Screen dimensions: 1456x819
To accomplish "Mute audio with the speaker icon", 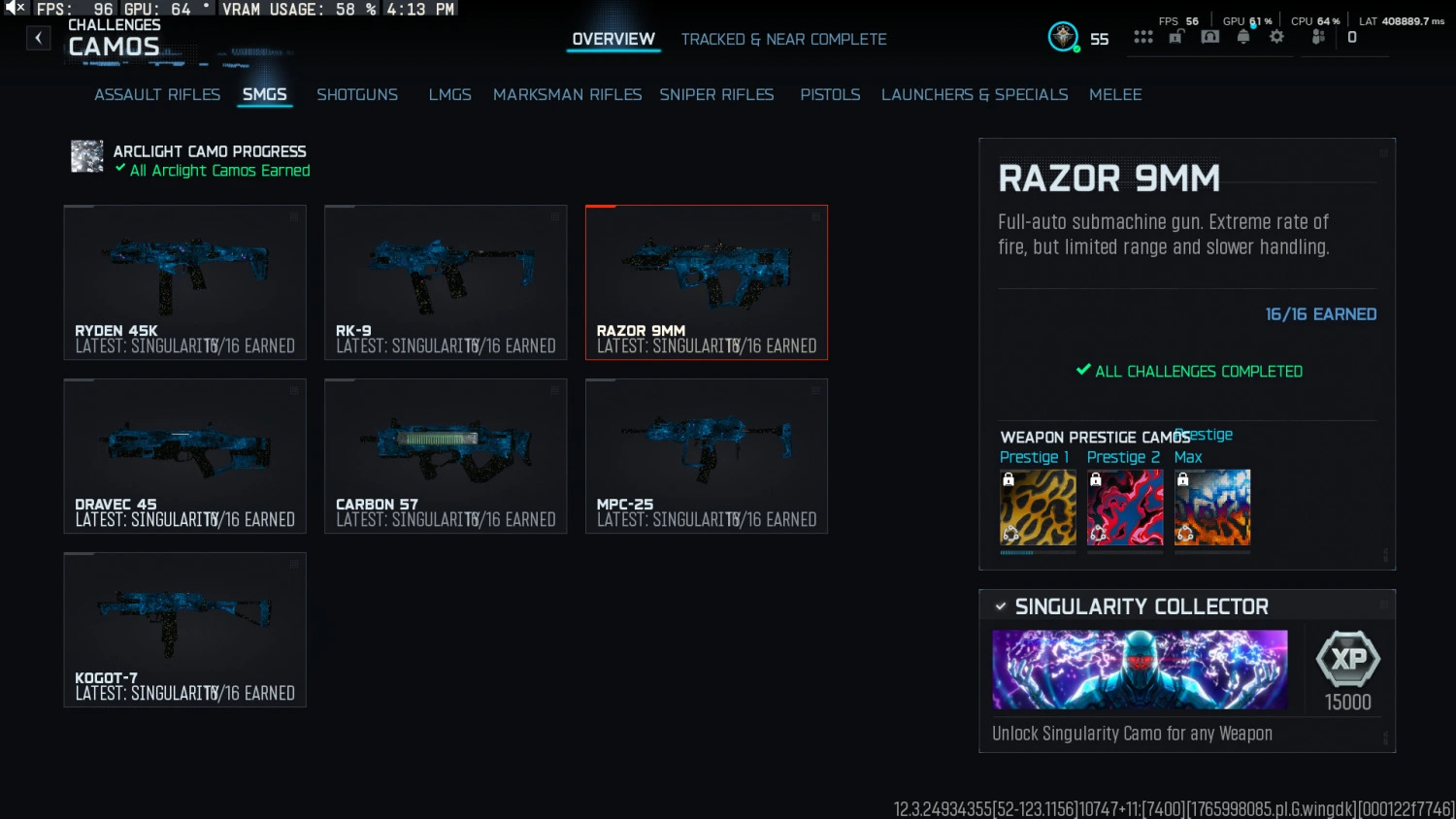I will 14,8.
